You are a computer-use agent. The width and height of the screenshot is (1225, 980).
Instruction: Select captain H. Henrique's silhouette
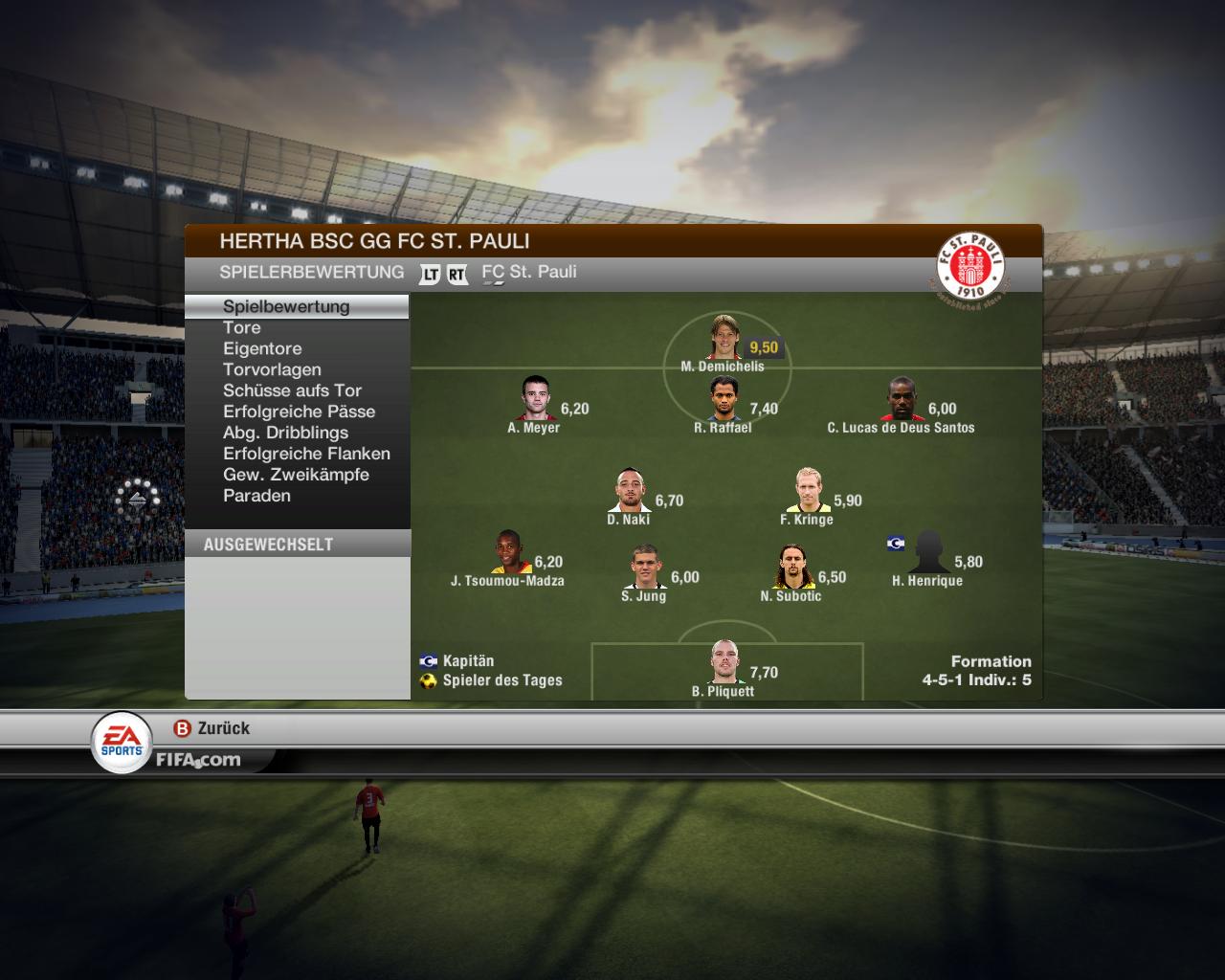[928, 553]
